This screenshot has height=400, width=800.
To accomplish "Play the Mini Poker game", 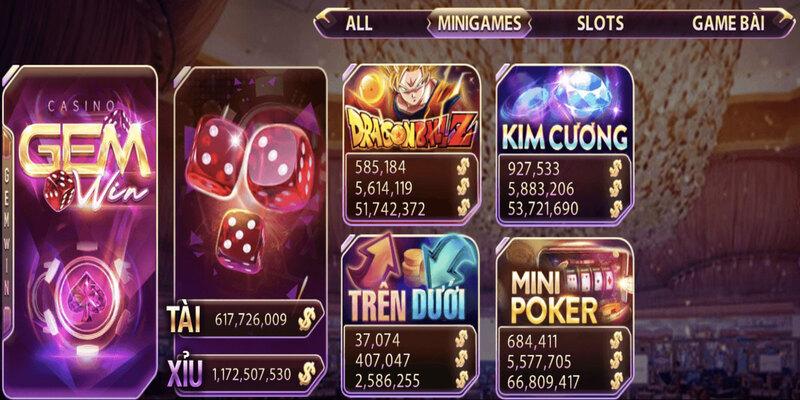I will pos(565,283).
